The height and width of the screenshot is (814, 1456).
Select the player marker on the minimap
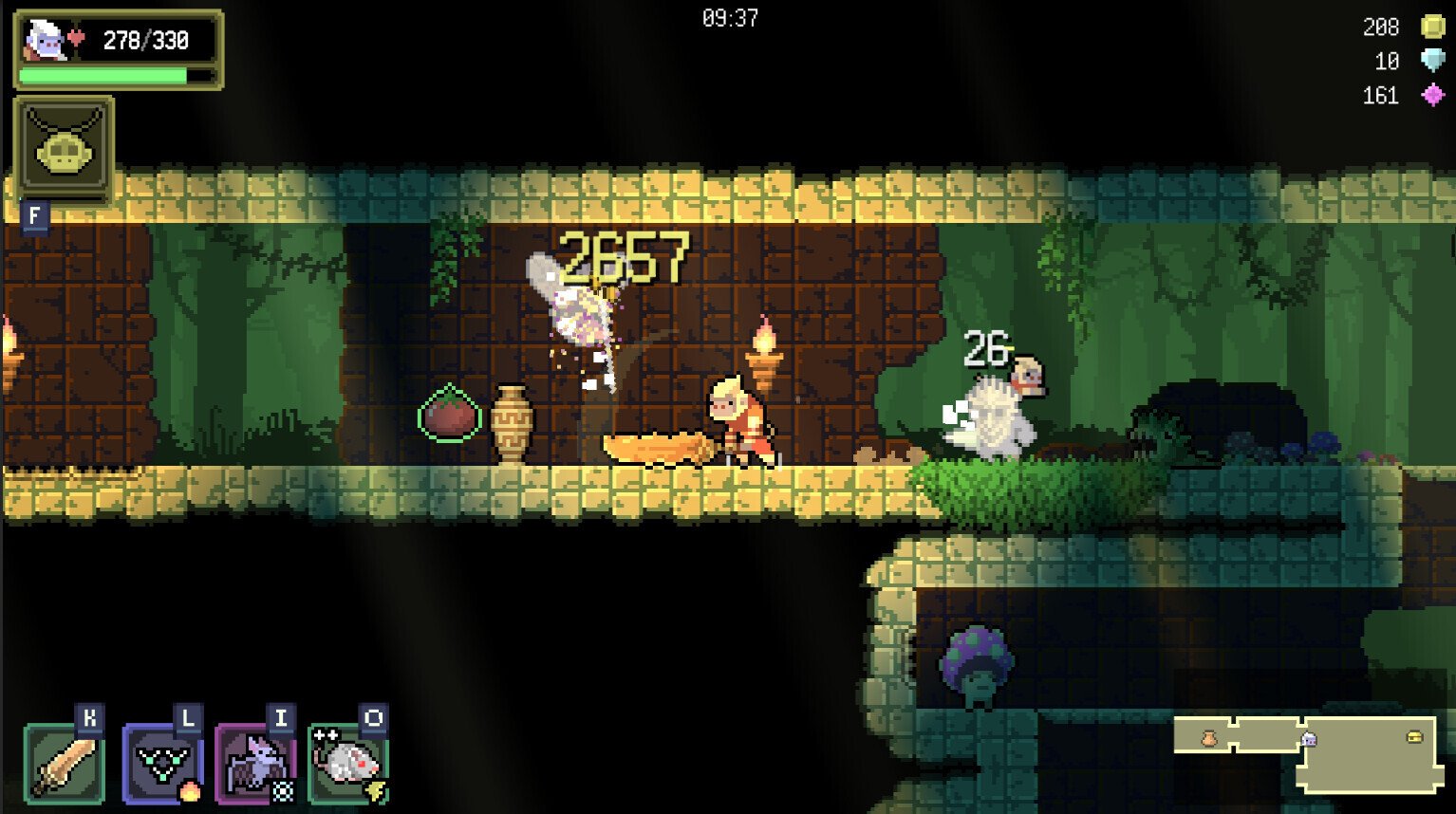click(x=1308, y=738)
